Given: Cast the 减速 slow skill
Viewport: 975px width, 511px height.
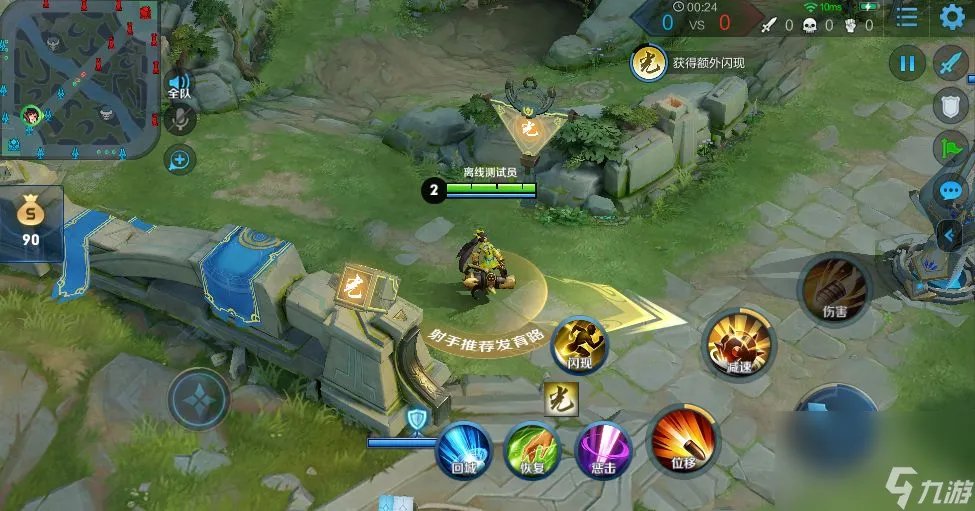Looking at the screenshot, I should (739, 343).
